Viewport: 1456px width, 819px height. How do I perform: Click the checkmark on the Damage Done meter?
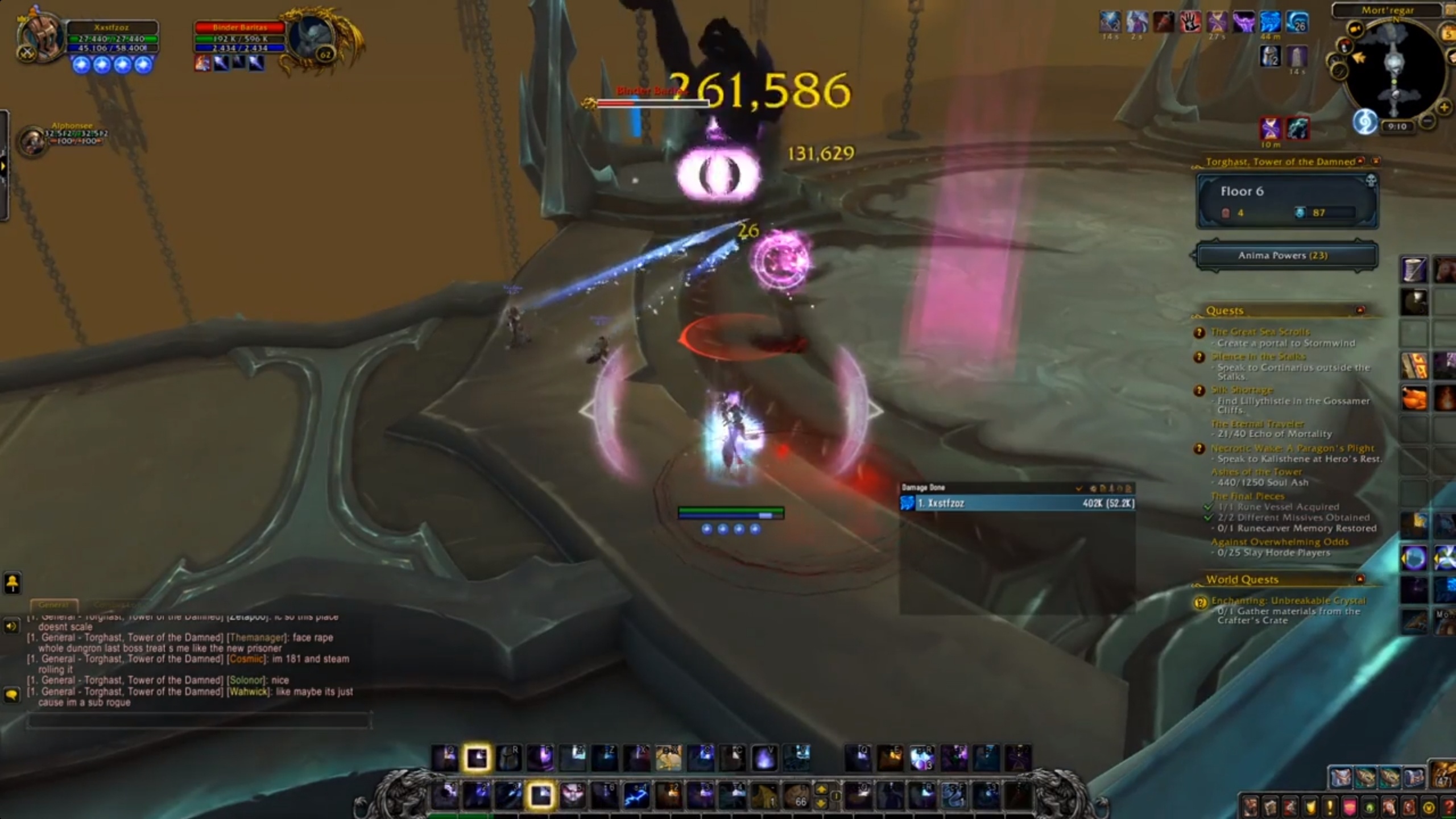click(x=1079, y=487)
